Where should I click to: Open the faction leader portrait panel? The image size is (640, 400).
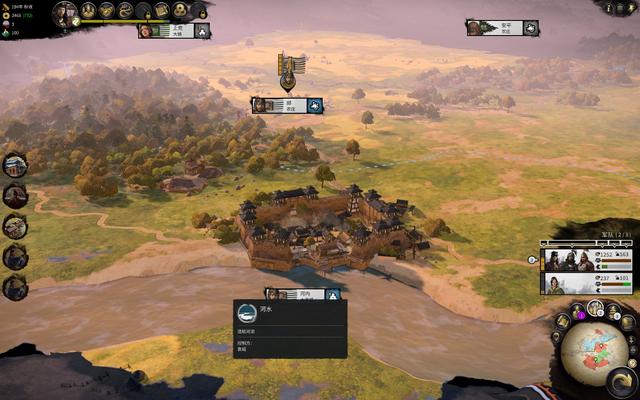(x=65, y=12)
